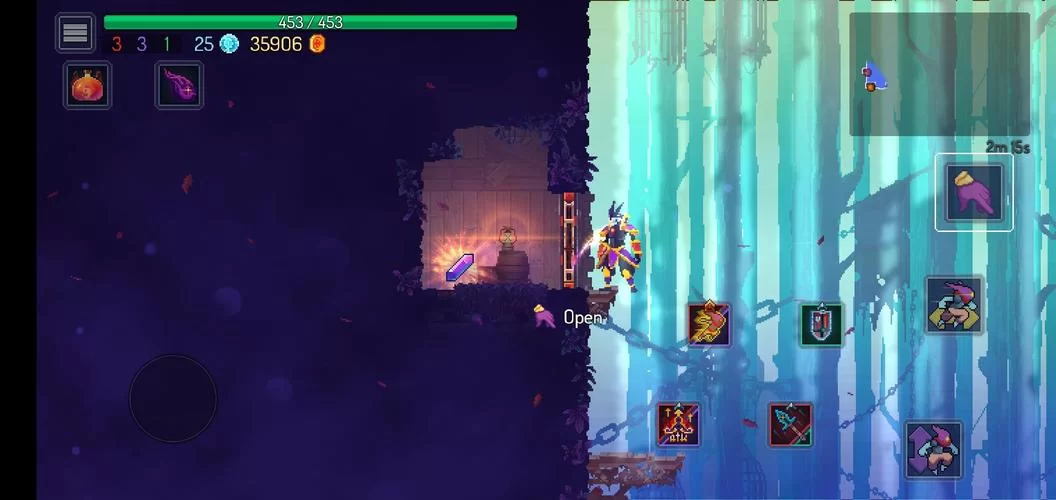The width and height of the screenshot is (1056, 500).
Task: Tap the purple feather Homunculus Rune icon
Action: click(179, 86)
